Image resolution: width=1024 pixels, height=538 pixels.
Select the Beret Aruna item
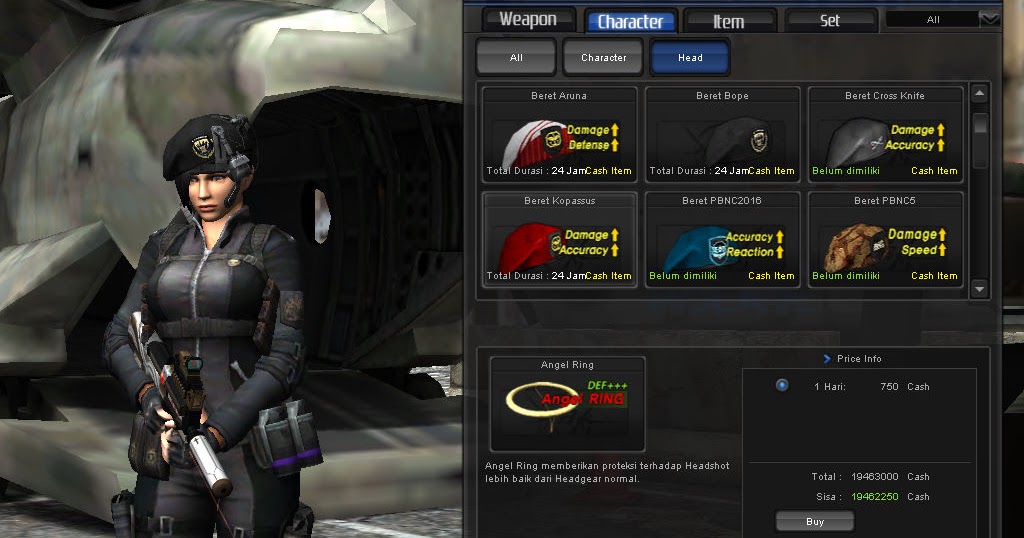click(559, 135)
